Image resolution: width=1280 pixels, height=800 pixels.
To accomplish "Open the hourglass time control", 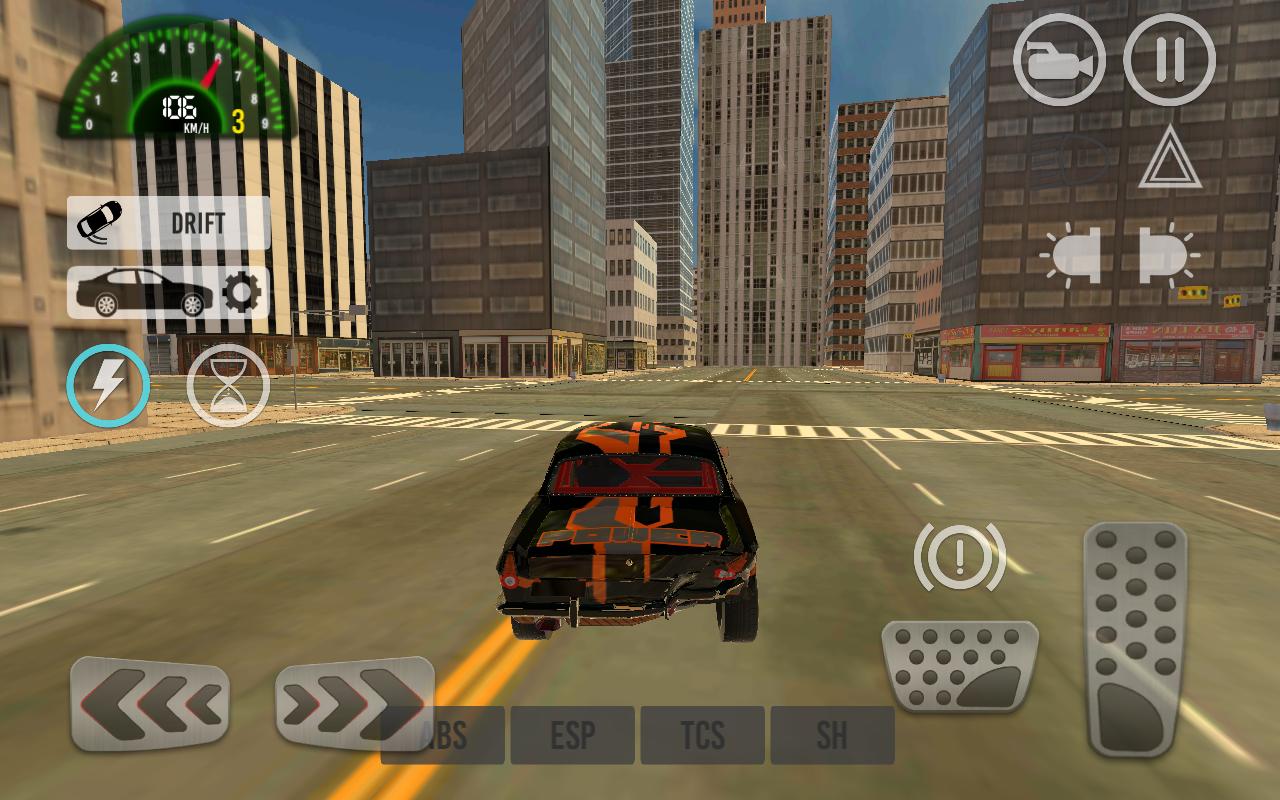I will pos(228,385).
